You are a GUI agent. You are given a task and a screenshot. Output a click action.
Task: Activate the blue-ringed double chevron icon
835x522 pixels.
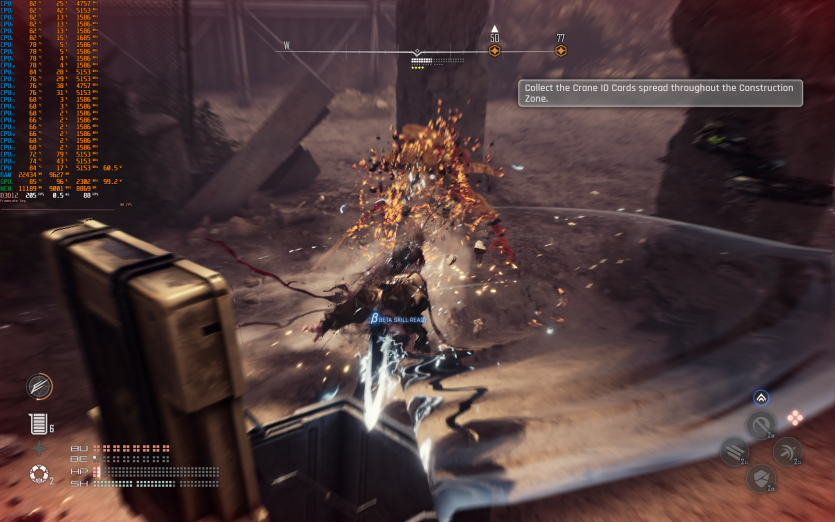pos(761,397)
